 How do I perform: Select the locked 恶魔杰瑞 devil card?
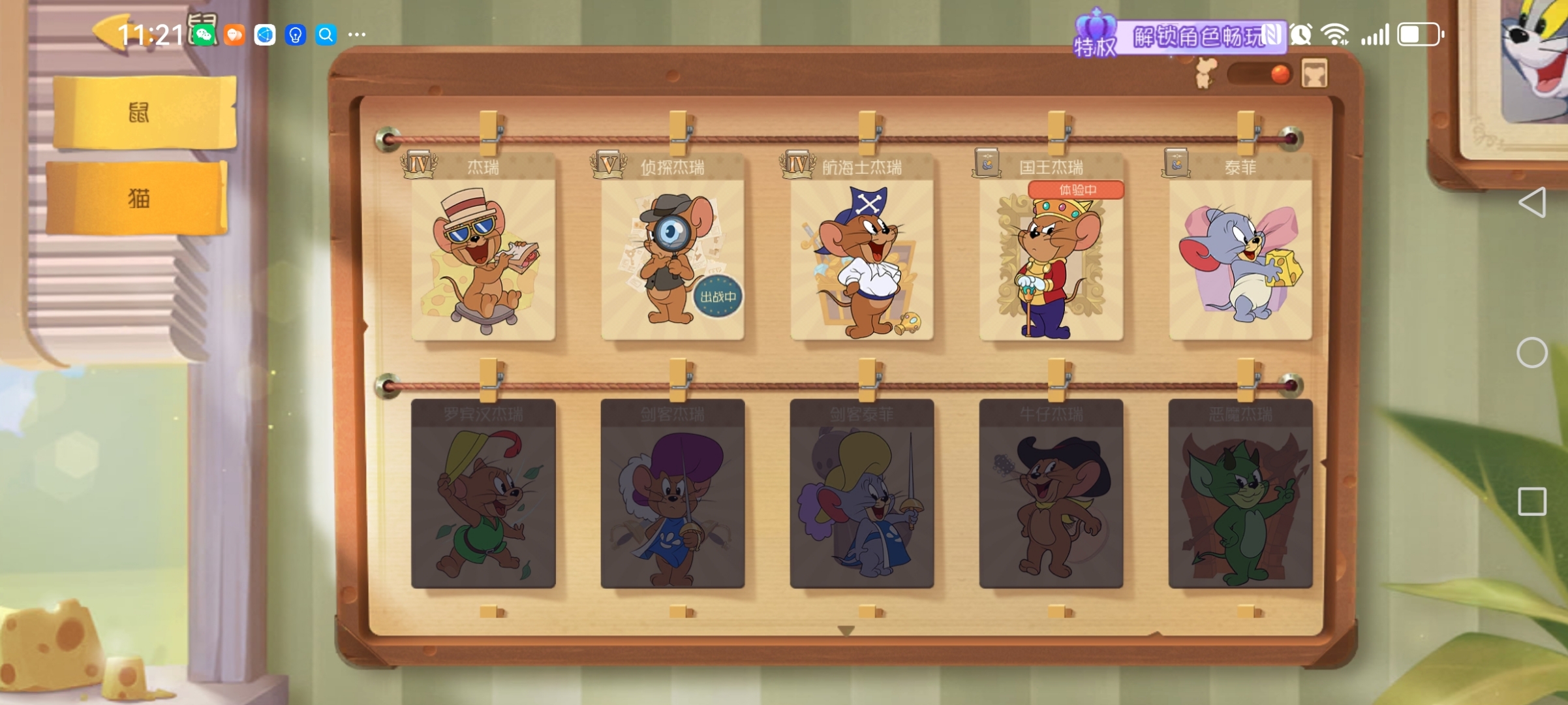pyautogui.click(x=1240, y=494)
